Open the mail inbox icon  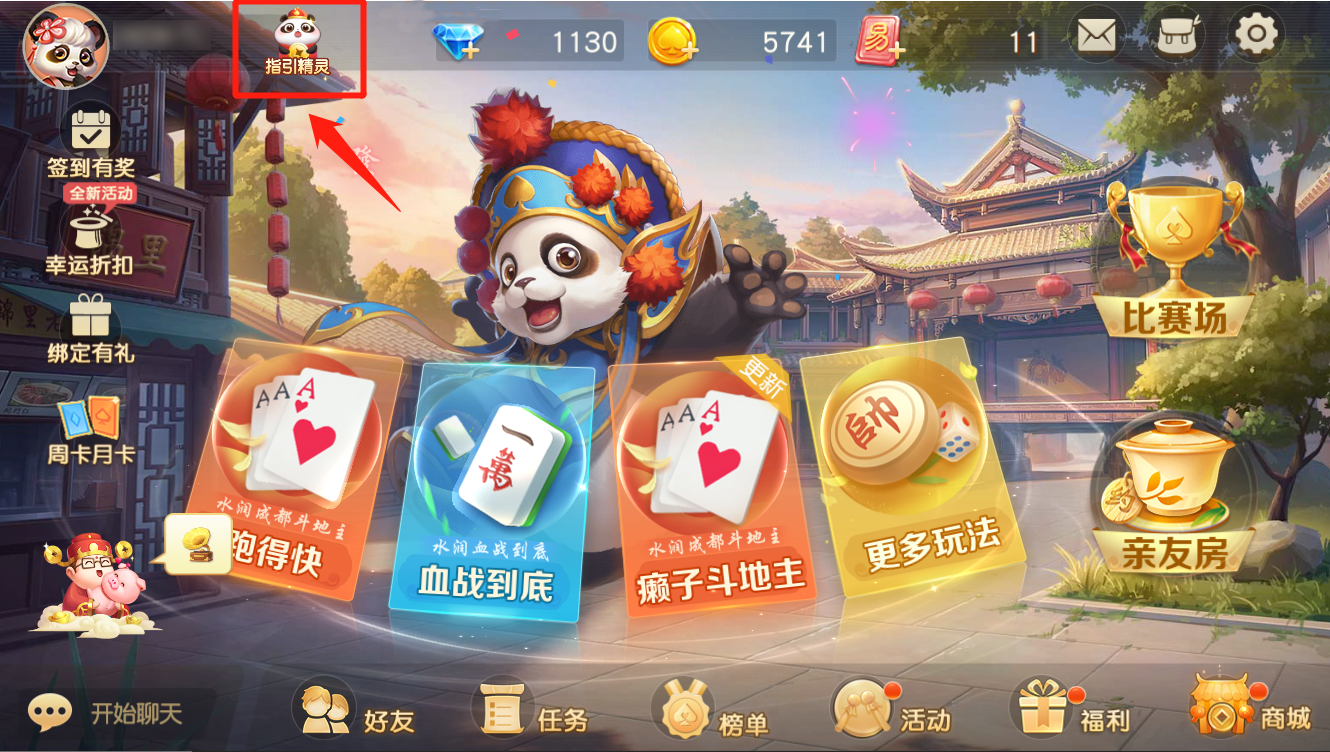[1096, 34]
